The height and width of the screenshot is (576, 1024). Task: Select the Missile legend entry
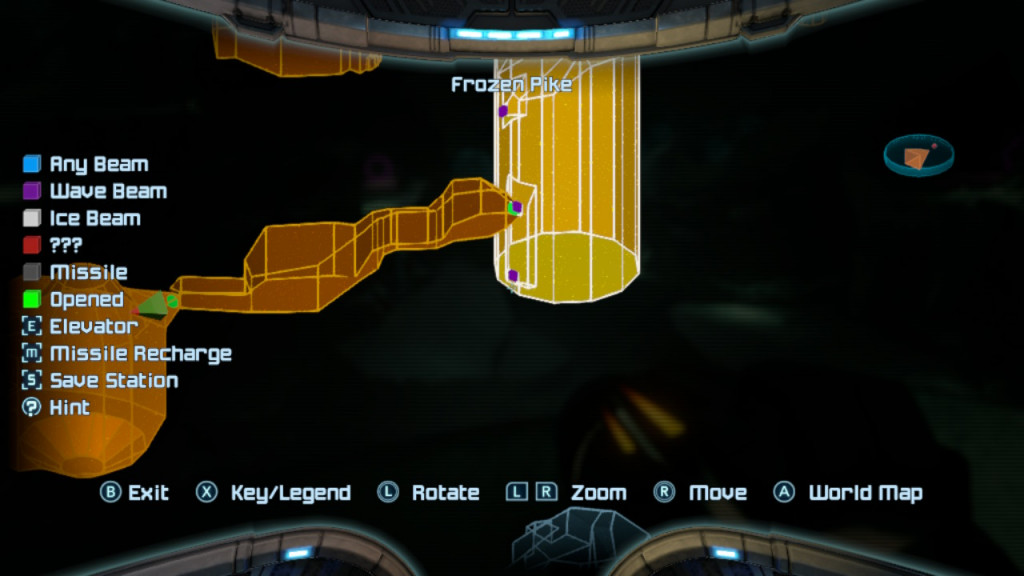tap(75, 272)
